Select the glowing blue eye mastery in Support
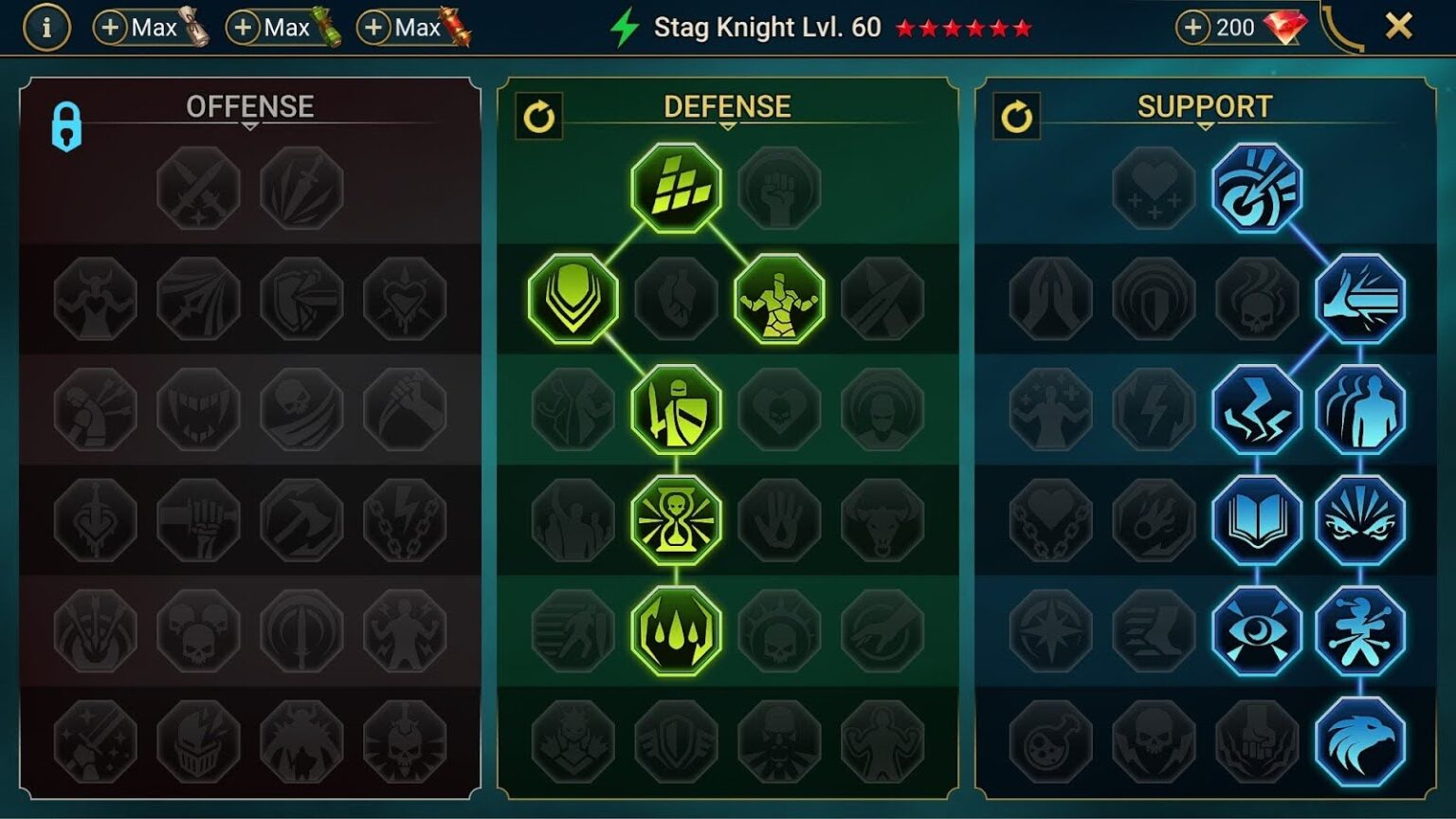 coord(1256,630)
